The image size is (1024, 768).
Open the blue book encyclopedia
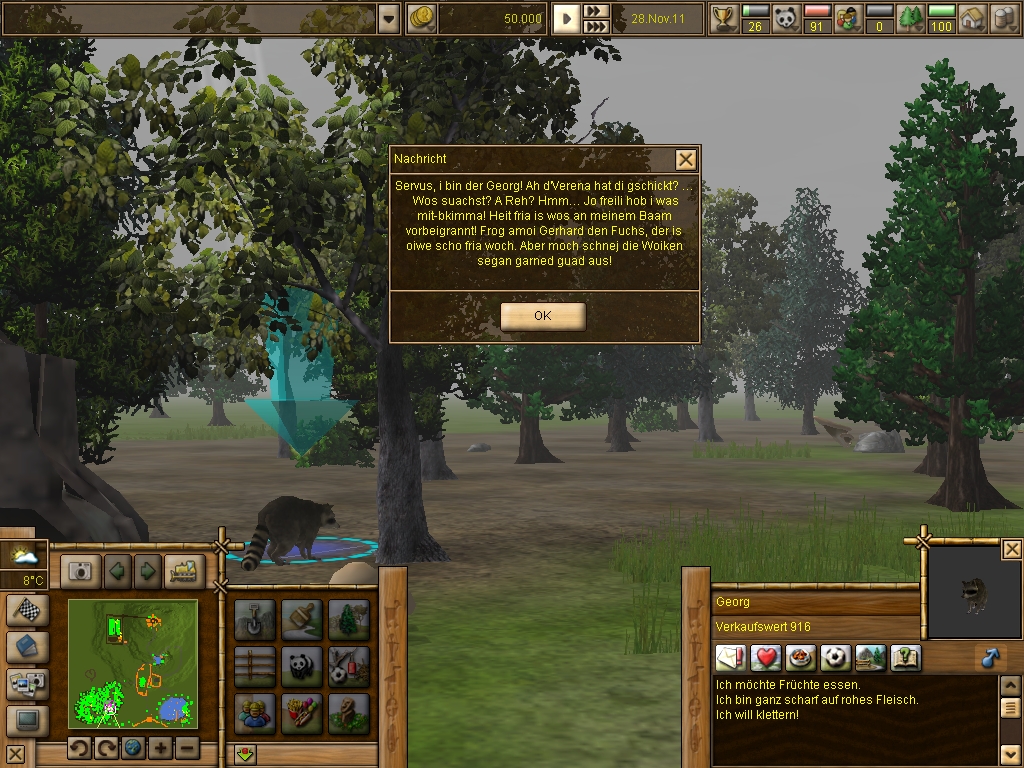pyautogui.click(x=25, y=647)
